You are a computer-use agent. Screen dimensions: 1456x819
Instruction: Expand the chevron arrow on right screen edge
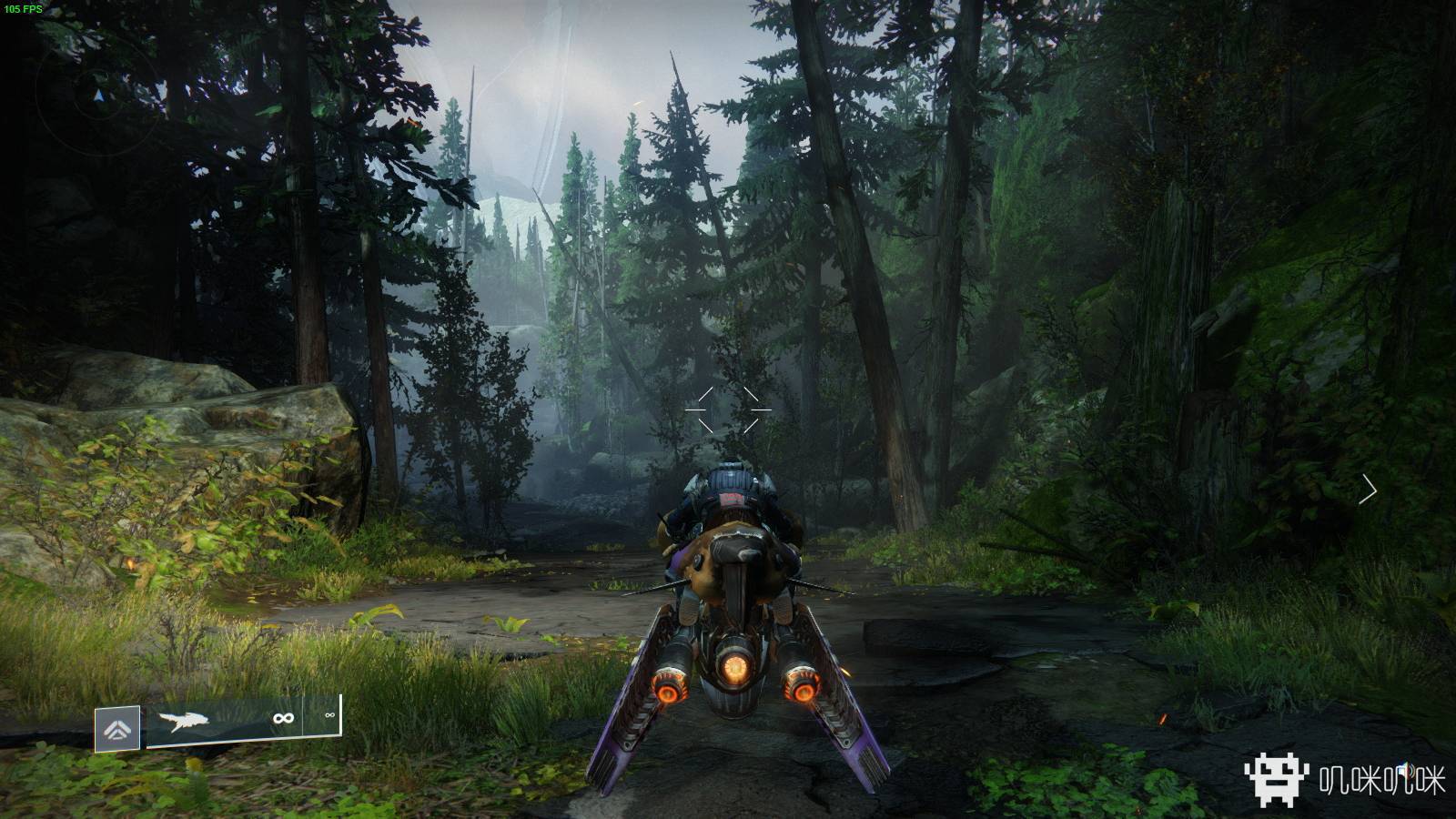click(x=1370, y=487)
